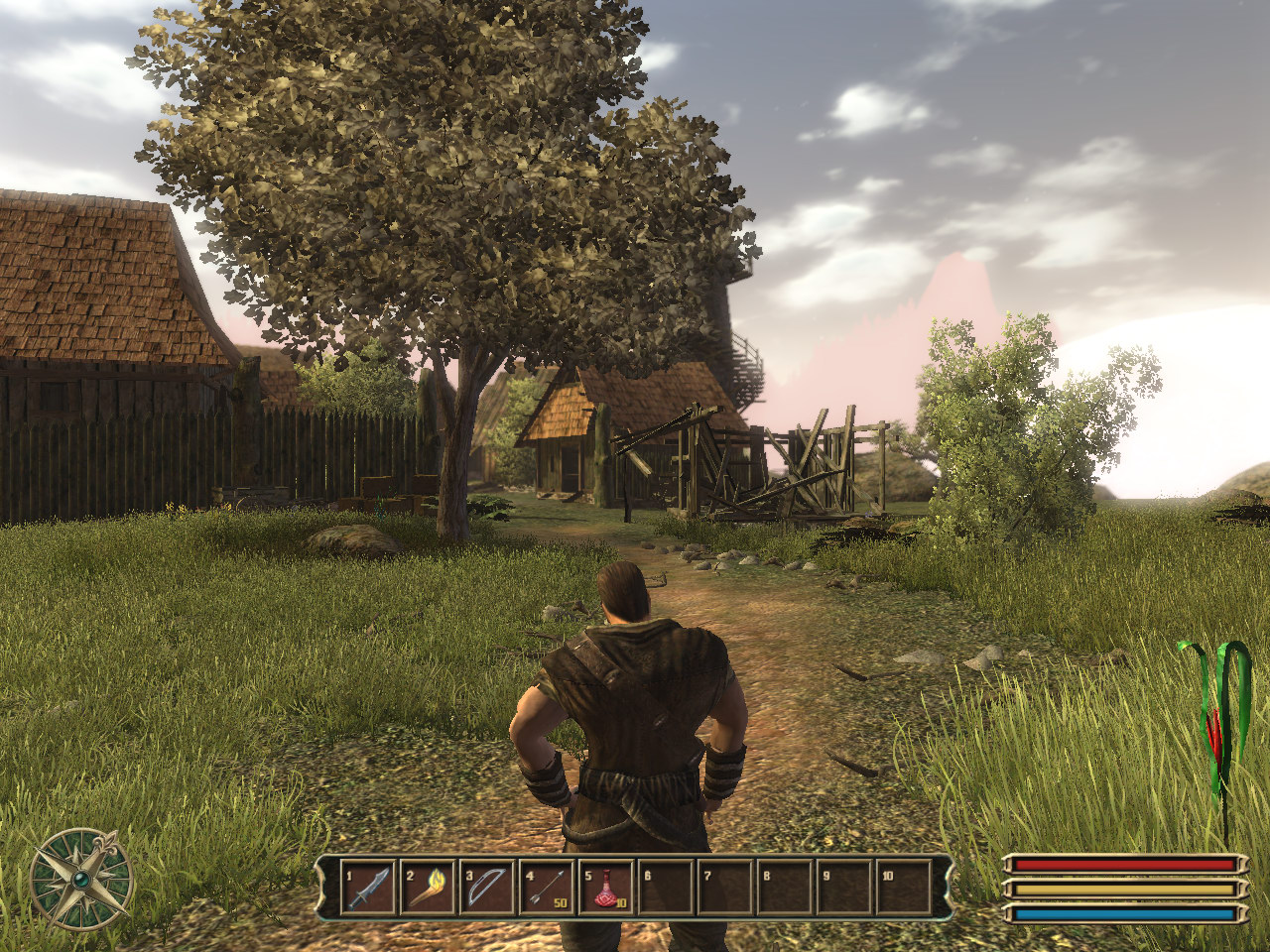Select the sword in hotbar slot 1

click(369, 887)
